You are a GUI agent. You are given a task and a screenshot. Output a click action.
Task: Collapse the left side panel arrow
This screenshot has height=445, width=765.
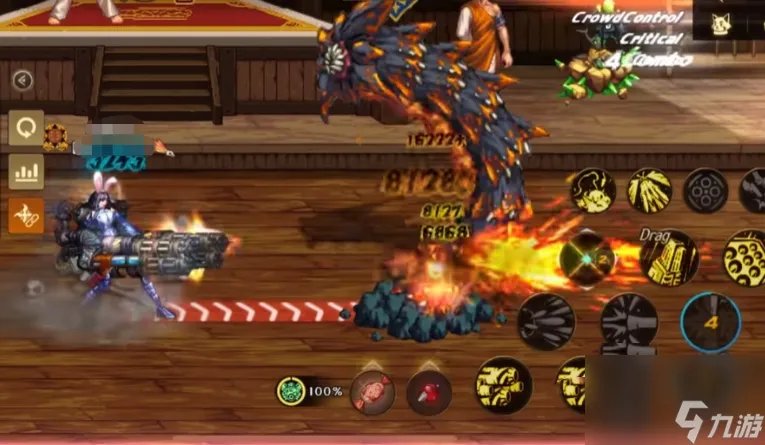coord(22,80)
